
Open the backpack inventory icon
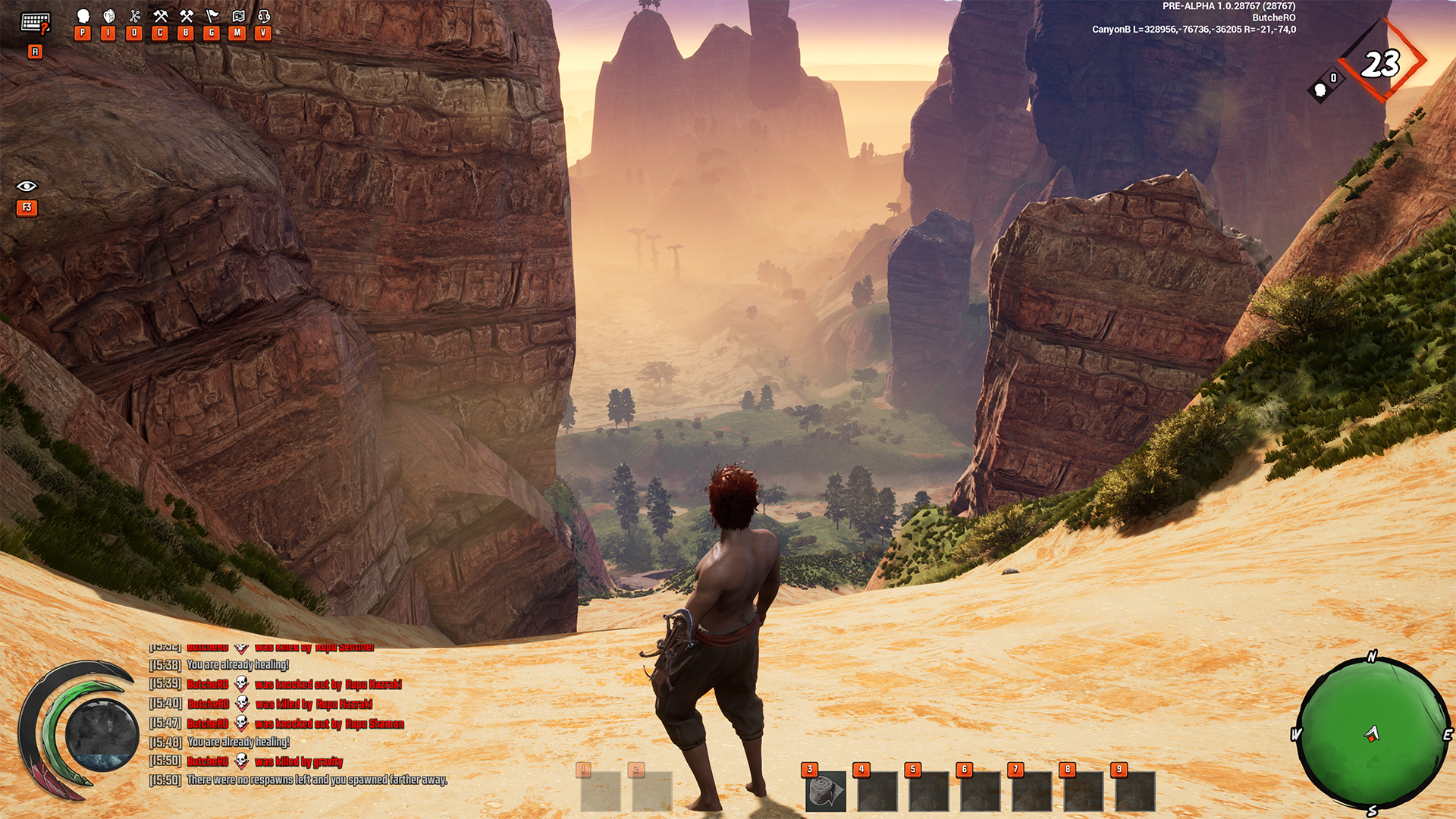click(x=109, y=16)
